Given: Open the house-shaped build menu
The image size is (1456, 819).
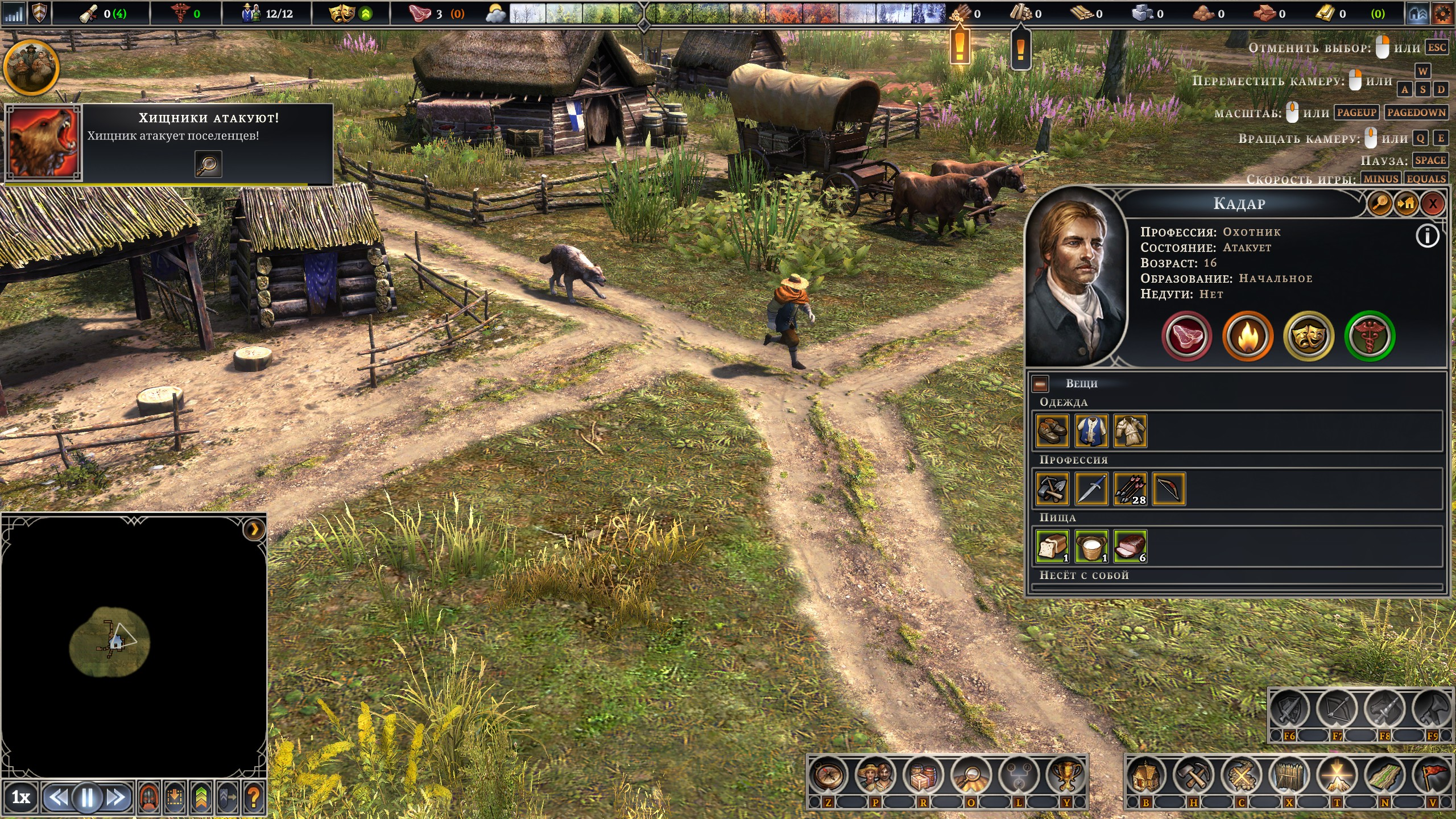Looking at the screenshot, I should point(1145,776).
